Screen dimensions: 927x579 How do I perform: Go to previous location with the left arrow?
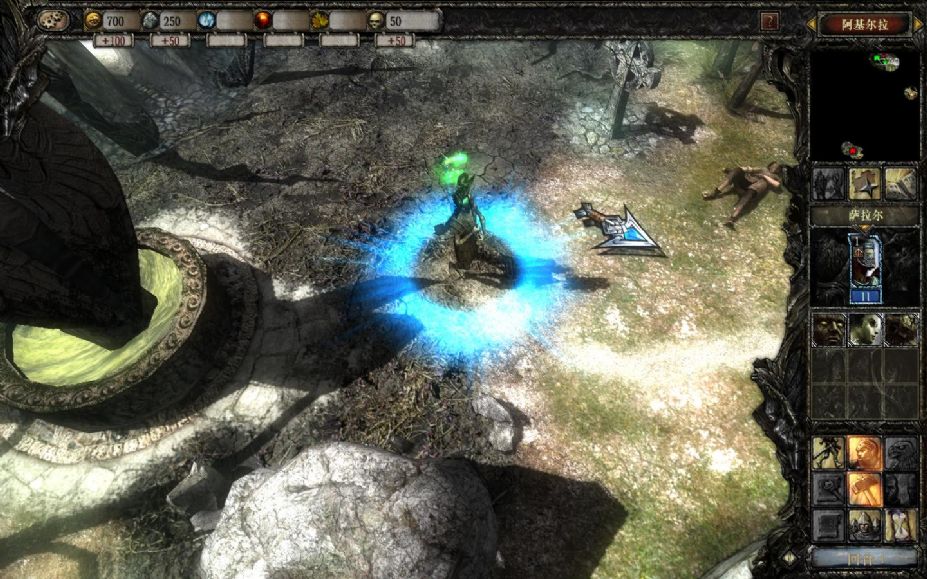pos(810,24)
